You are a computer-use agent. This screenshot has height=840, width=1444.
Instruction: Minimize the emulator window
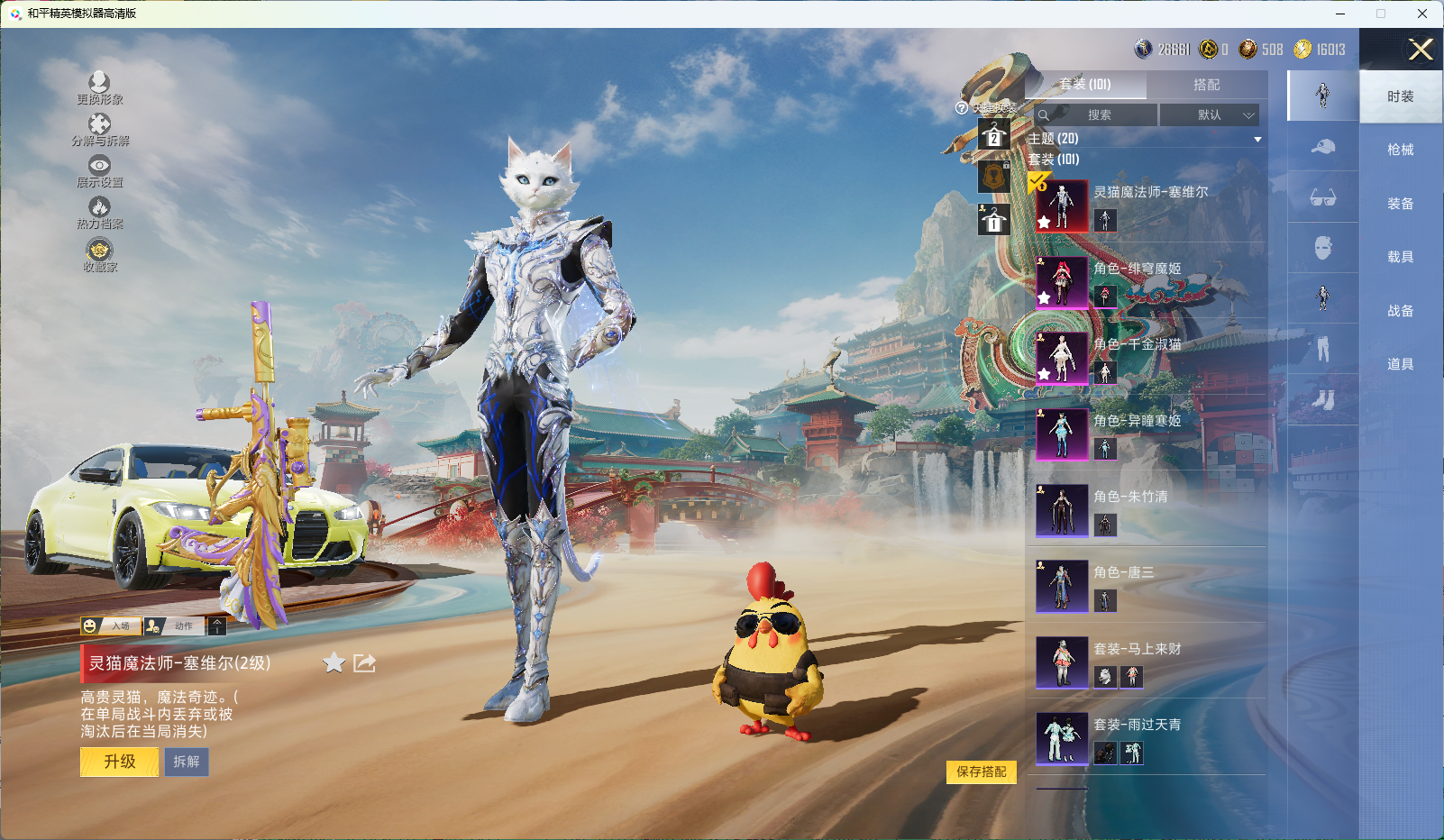coord(1340,14)
